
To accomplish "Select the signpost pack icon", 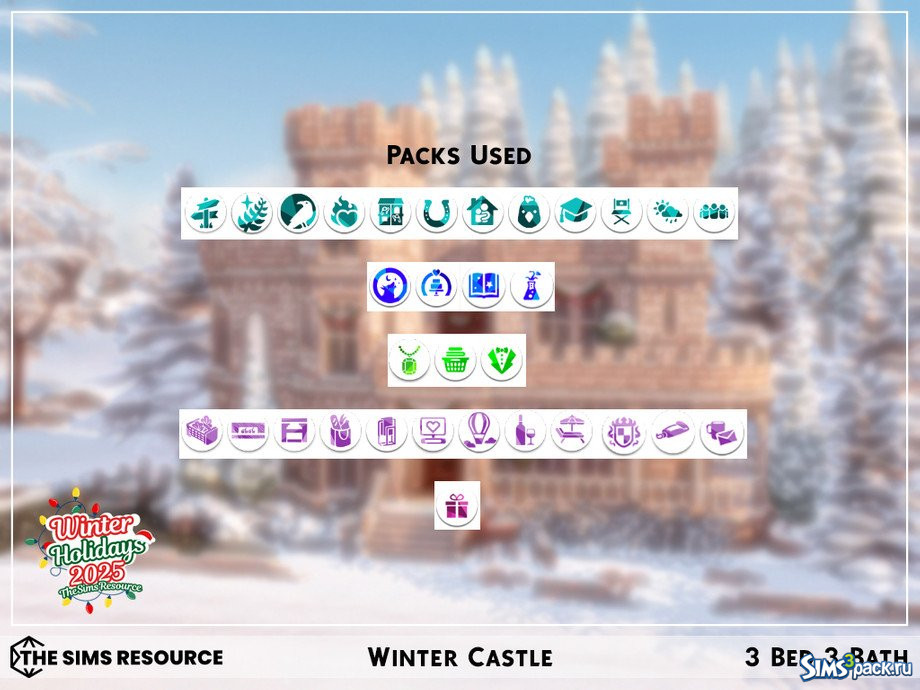I will click(x=206, y=214).
